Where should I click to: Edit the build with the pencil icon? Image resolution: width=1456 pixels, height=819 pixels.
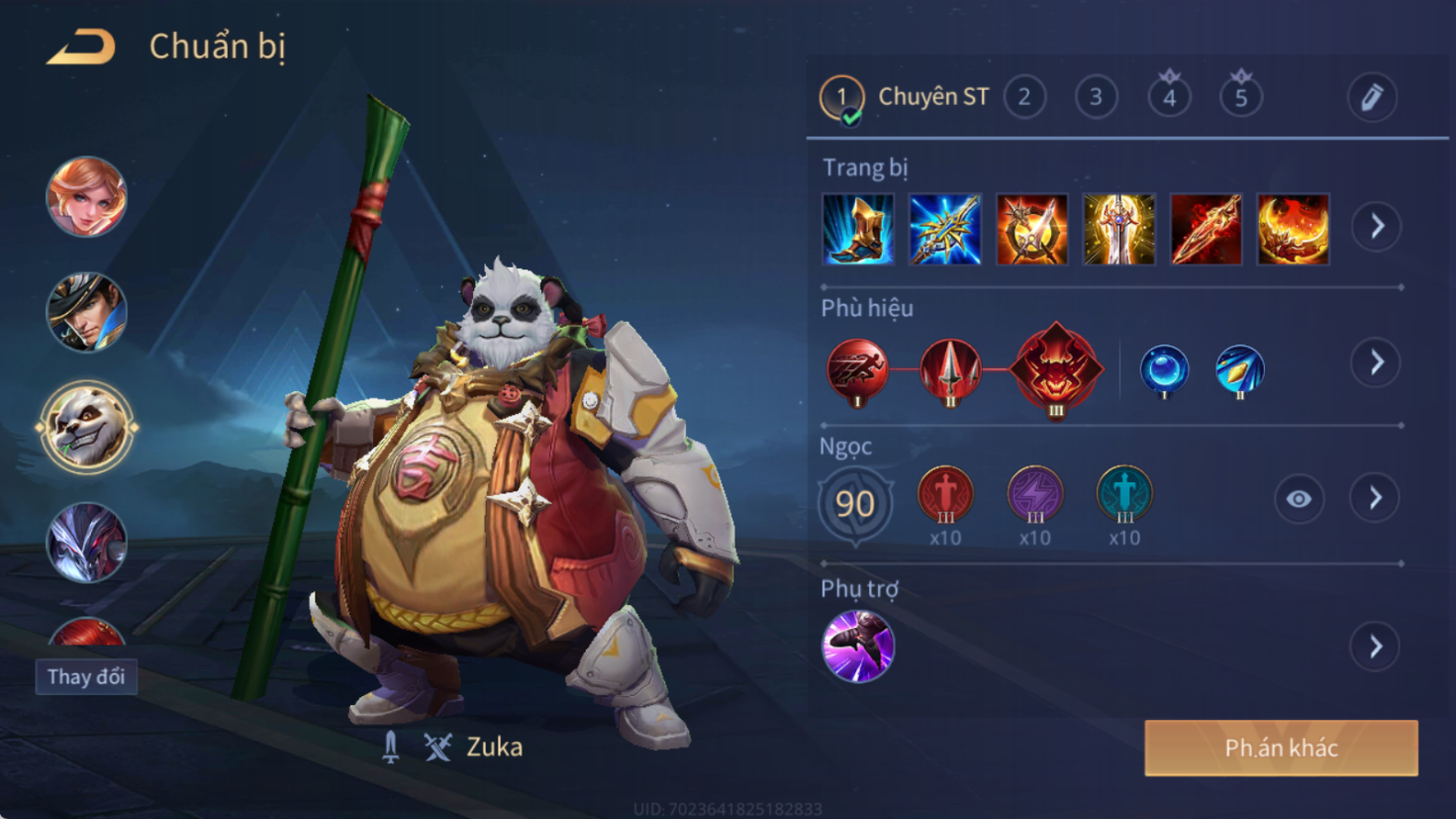tap(1372, 97)
